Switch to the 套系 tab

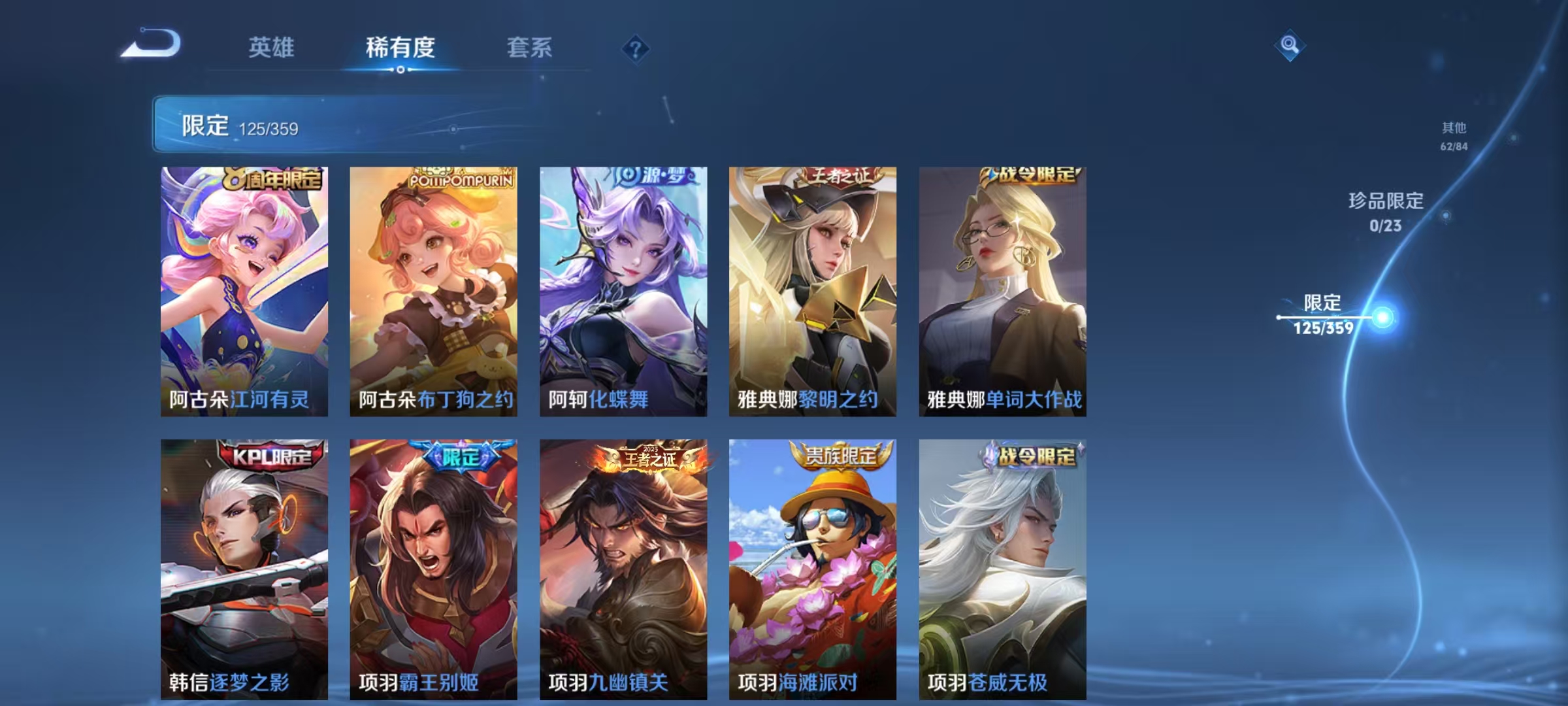[529, 46]
